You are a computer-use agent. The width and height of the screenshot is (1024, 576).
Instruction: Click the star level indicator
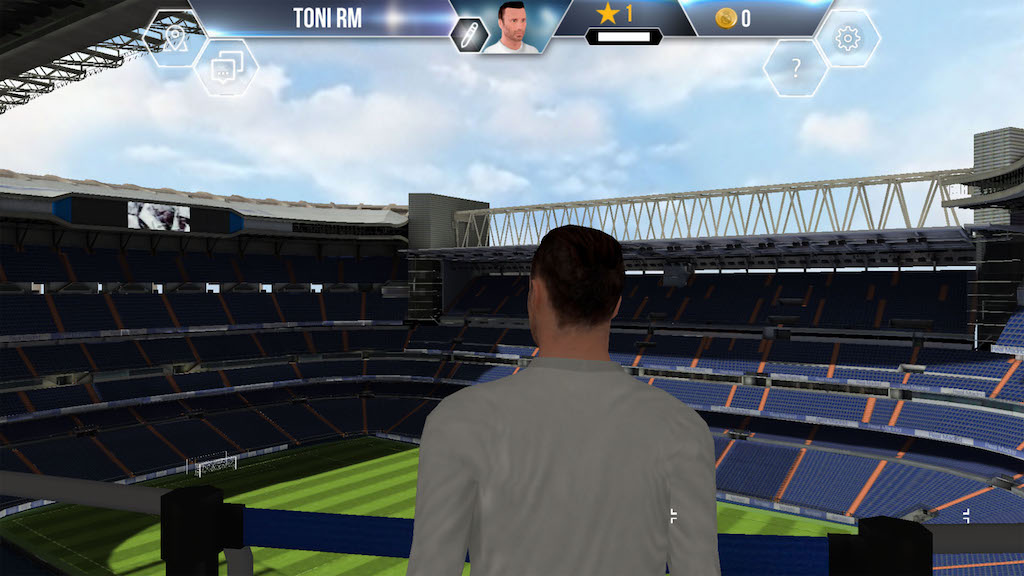tap(615, 15)
